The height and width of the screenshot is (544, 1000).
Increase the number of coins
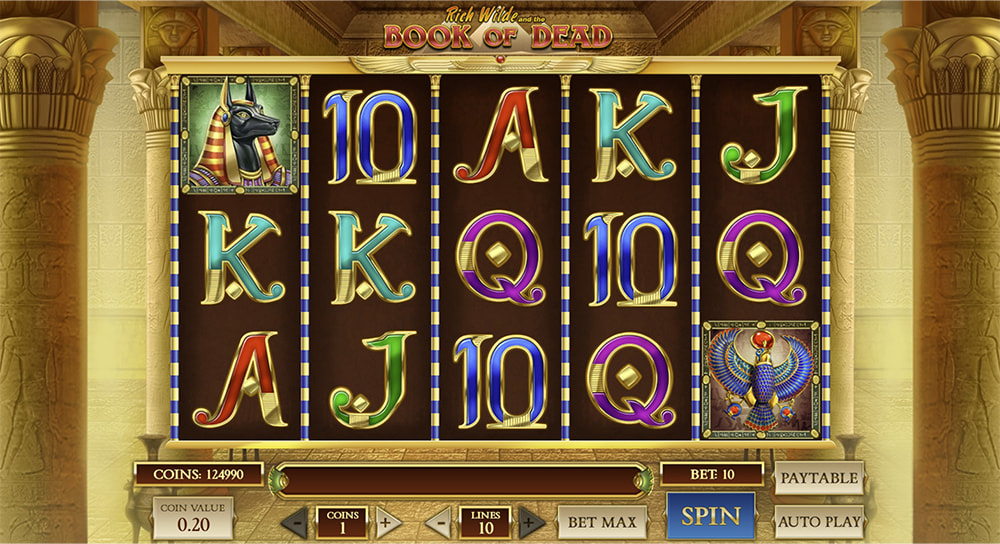click(x=388, y=522)
